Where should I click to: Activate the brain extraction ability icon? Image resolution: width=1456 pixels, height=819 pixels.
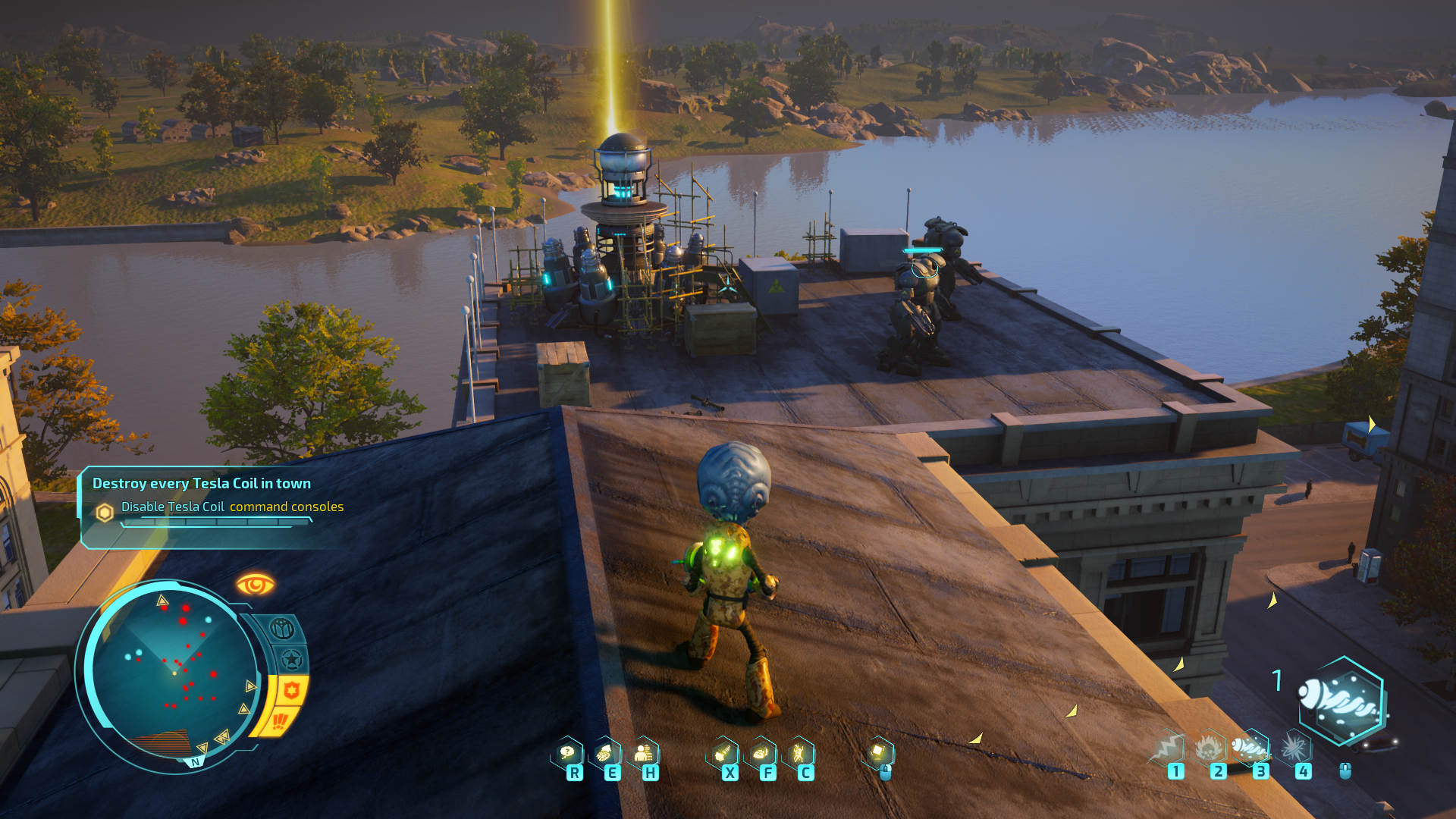604,753
